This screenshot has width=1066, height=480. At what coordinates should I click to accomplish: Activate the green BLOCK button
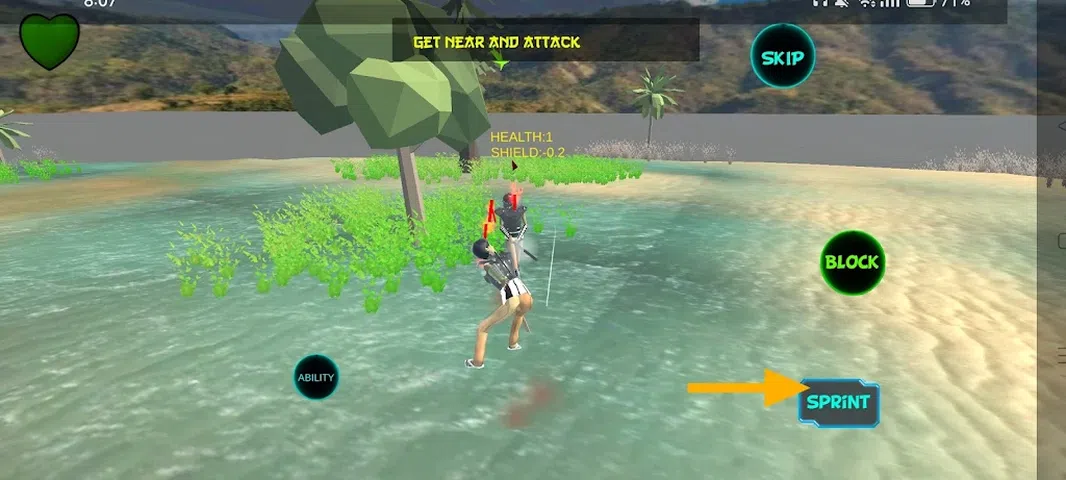coord(852,263)
